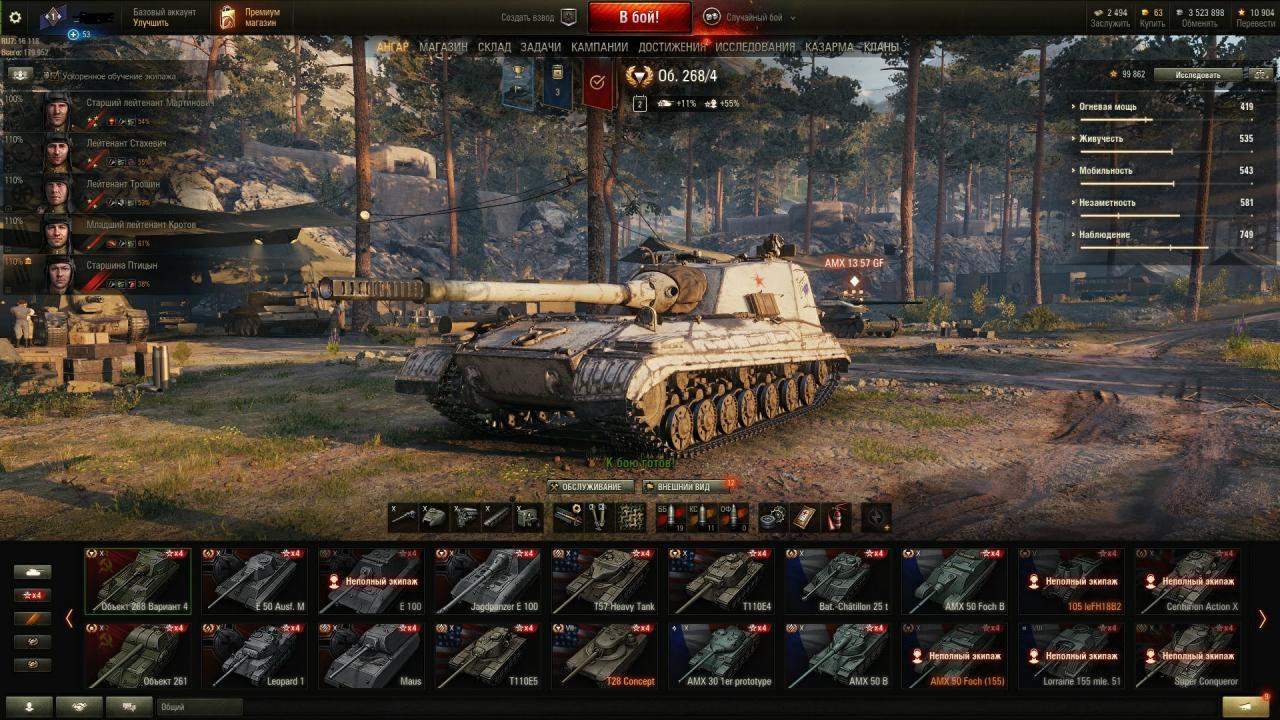Open the «Случайный бой» battle mode dropdown

pos(750,17)
